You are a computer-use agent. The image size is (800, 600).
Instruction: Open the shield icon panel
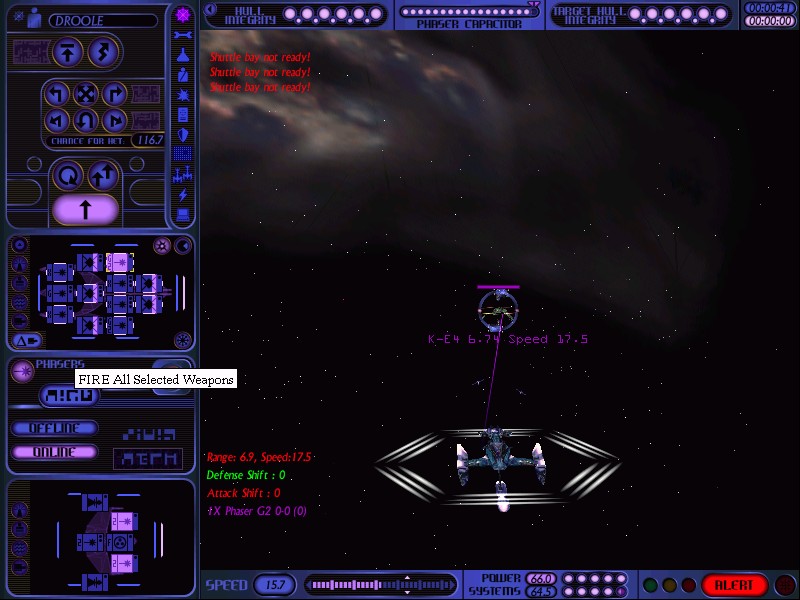point(183,134)
